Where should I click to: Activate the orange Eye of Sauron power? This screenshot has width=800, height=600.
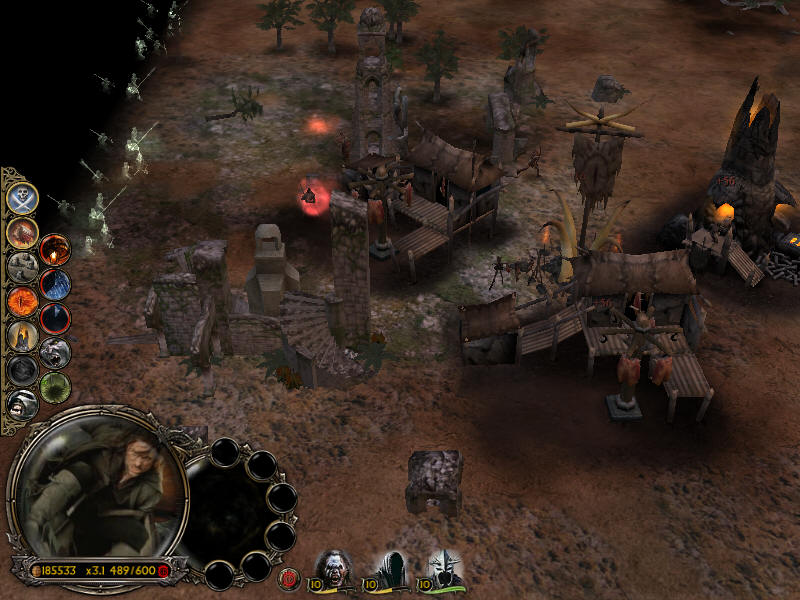tap(22, 300)
